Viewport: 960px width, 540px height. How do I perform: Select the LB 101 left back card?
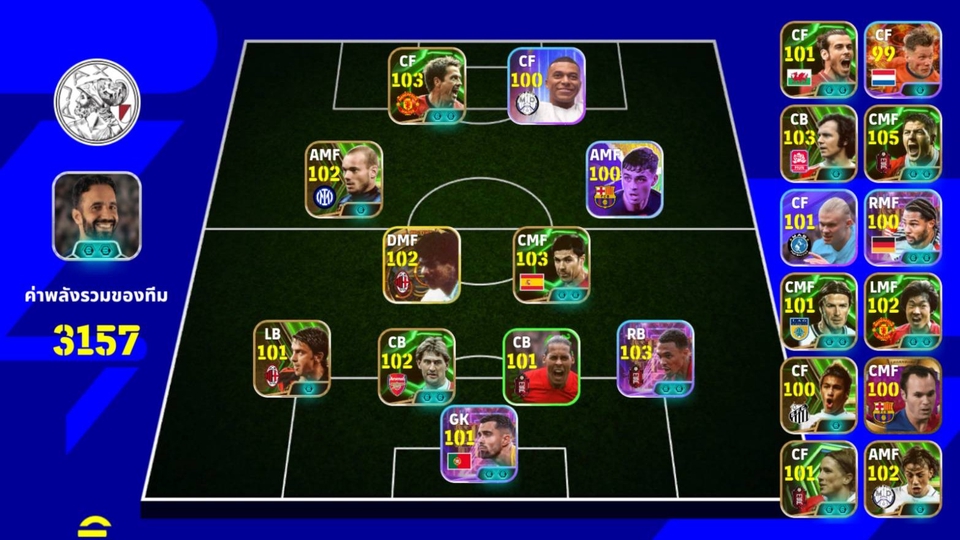(291, 358)
